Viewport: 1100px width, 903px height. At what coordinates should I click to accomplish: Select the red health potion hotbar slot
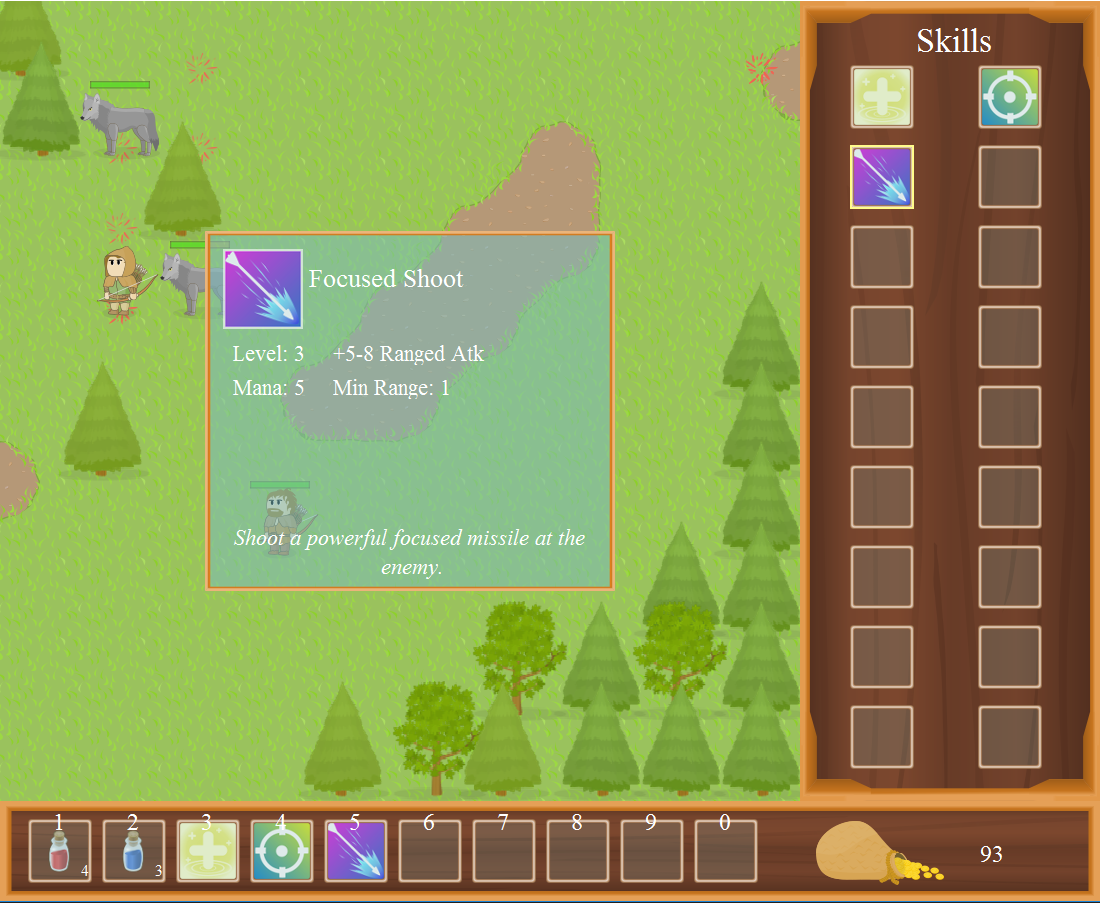coord(60,851)
